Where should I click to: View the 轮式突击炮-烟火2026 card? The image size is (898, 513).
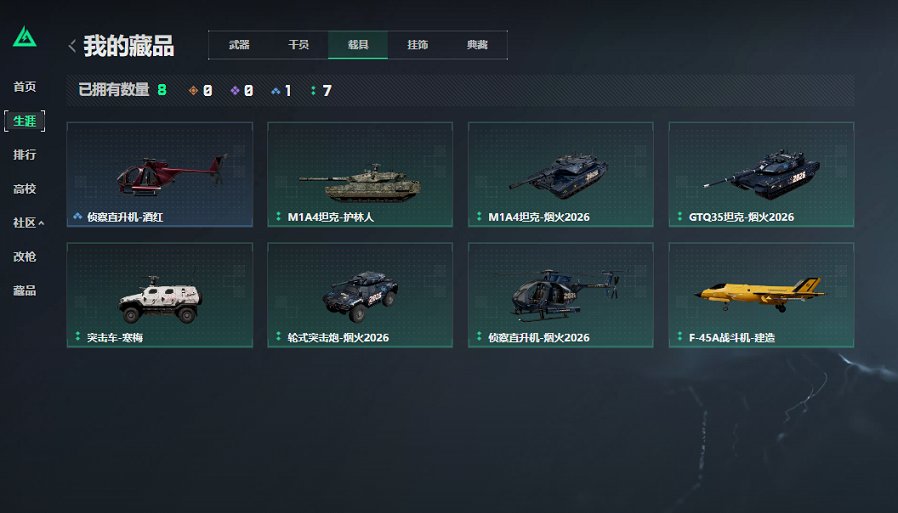[360, 295]
